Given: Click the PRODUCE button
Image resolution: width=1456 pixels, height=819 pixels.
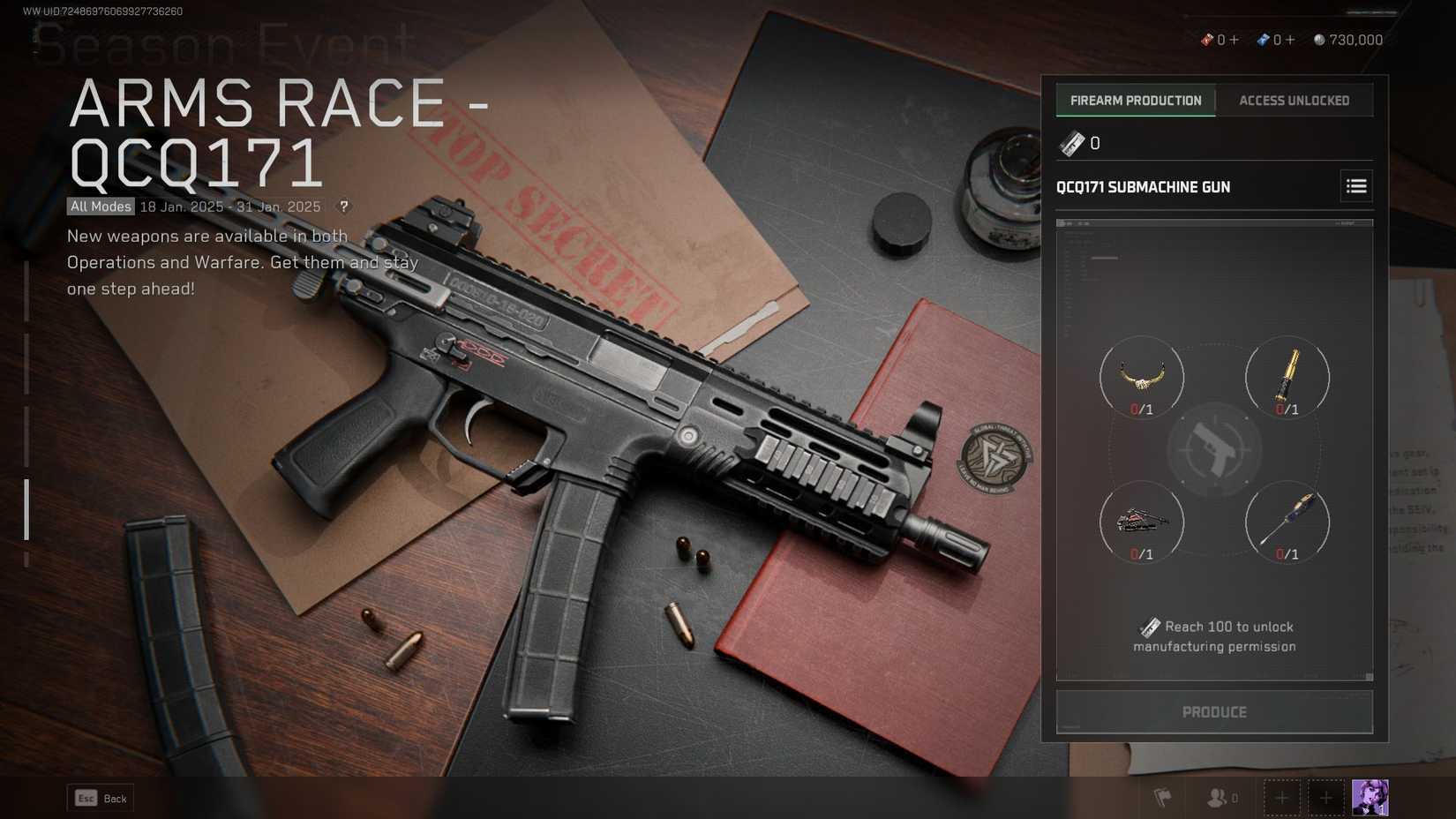Looking at the screenshot, I should 1214,711.
